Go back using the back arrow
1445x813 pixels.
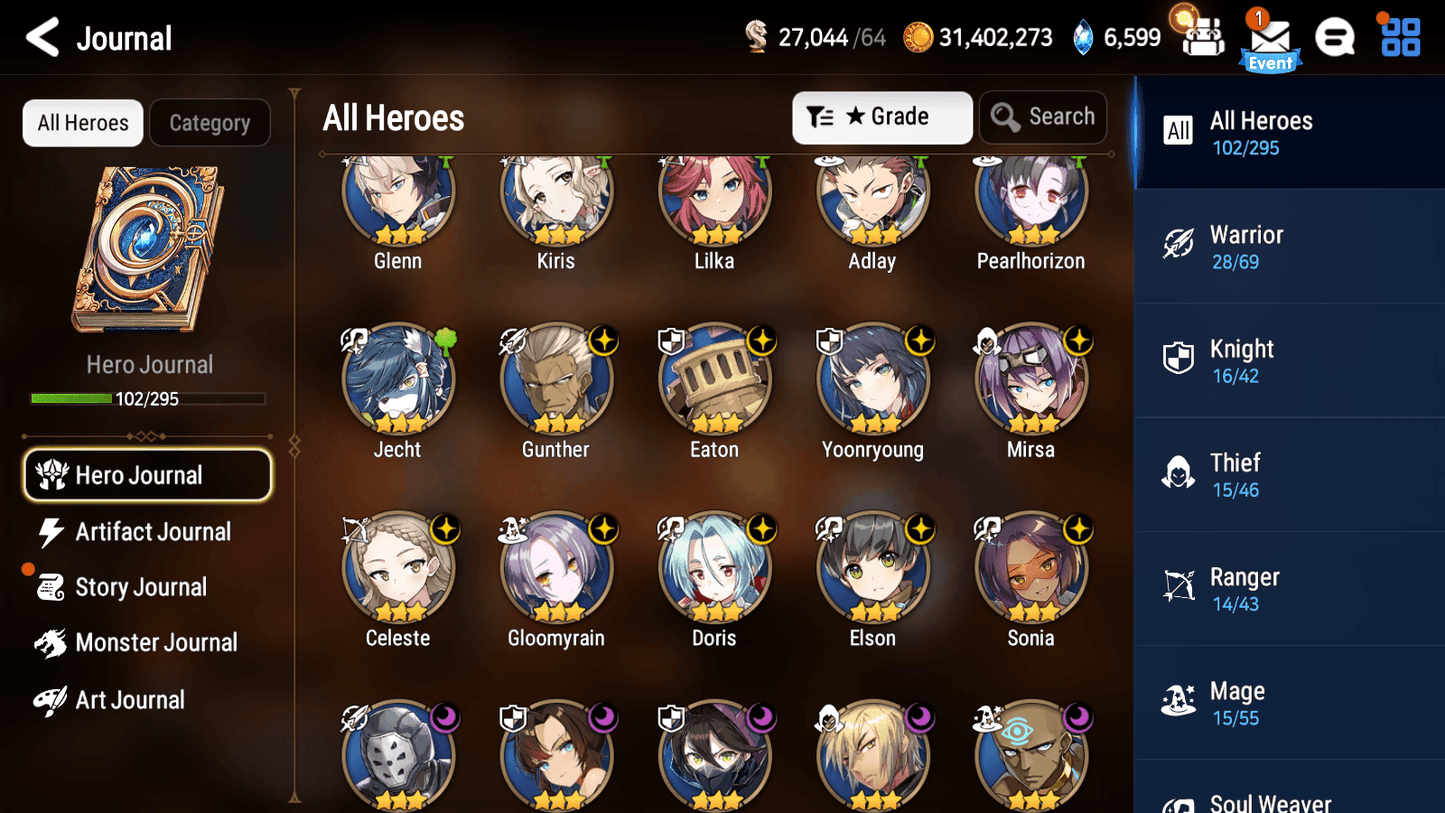(42, 38)
